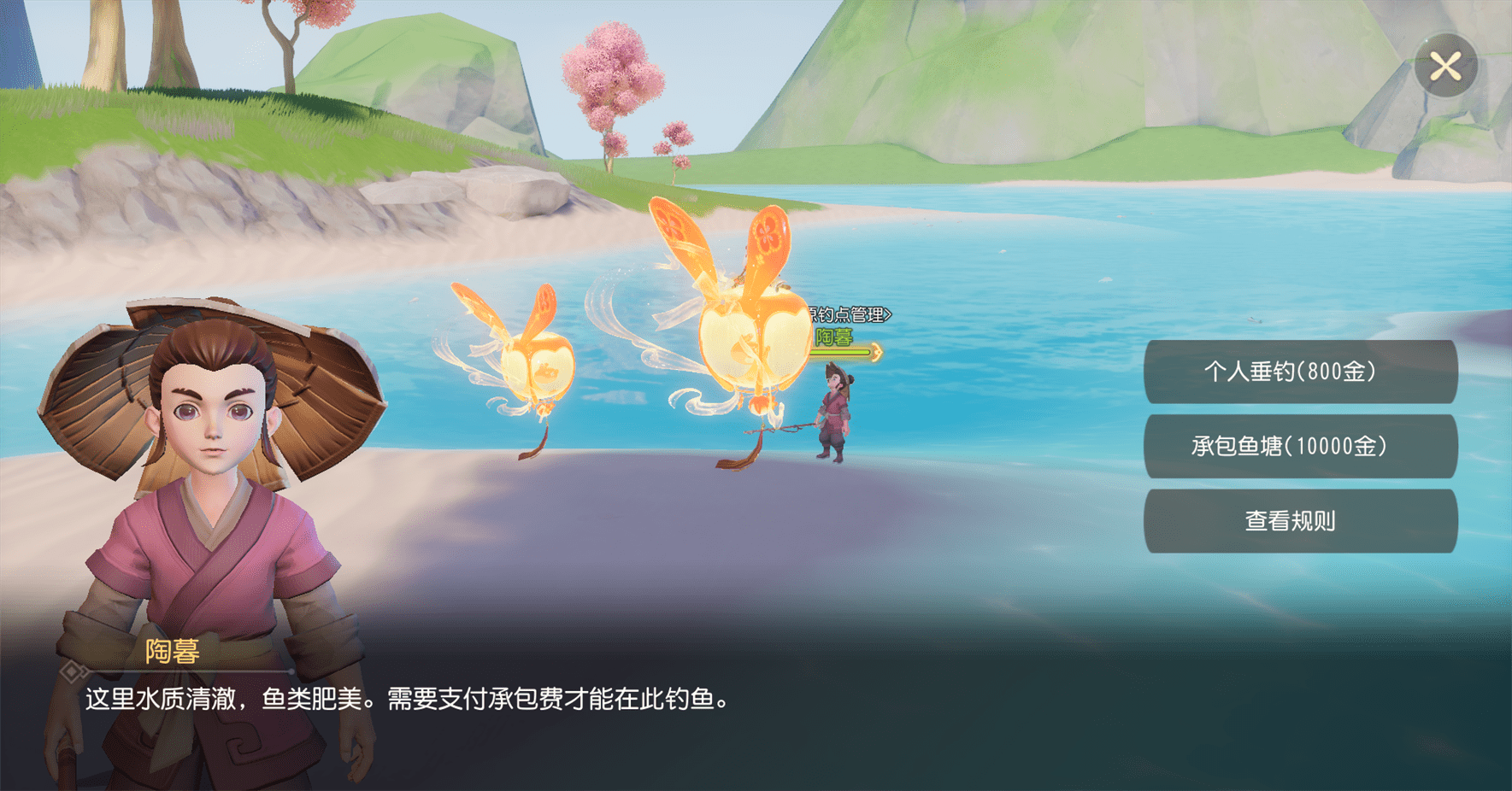The image size is (1512, 791).
Task: Open 查看规则 rules option
Action: pos(1299,521)
